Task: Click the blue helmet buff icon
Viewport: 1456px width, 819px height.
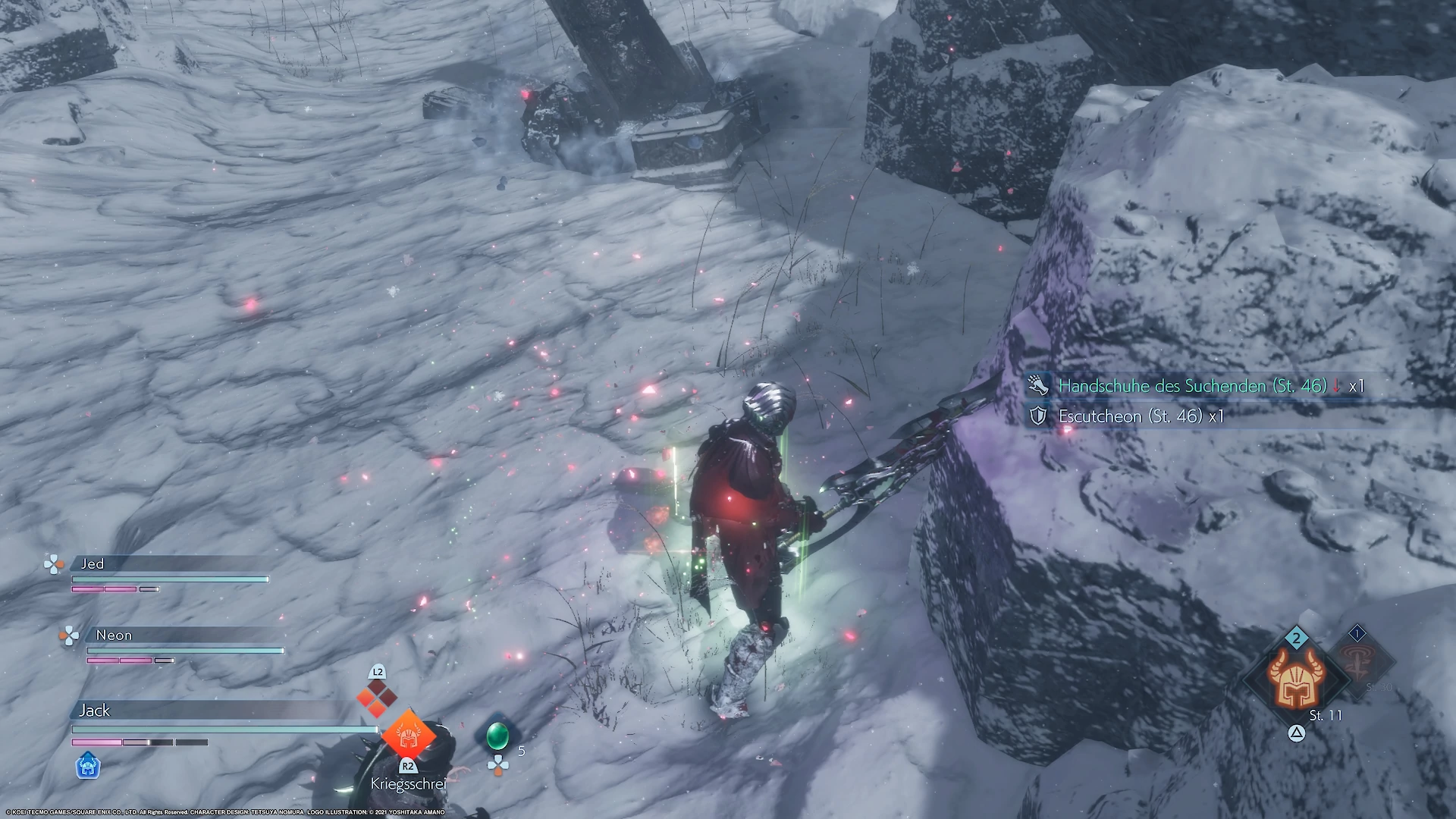Action: pos(88,766)
